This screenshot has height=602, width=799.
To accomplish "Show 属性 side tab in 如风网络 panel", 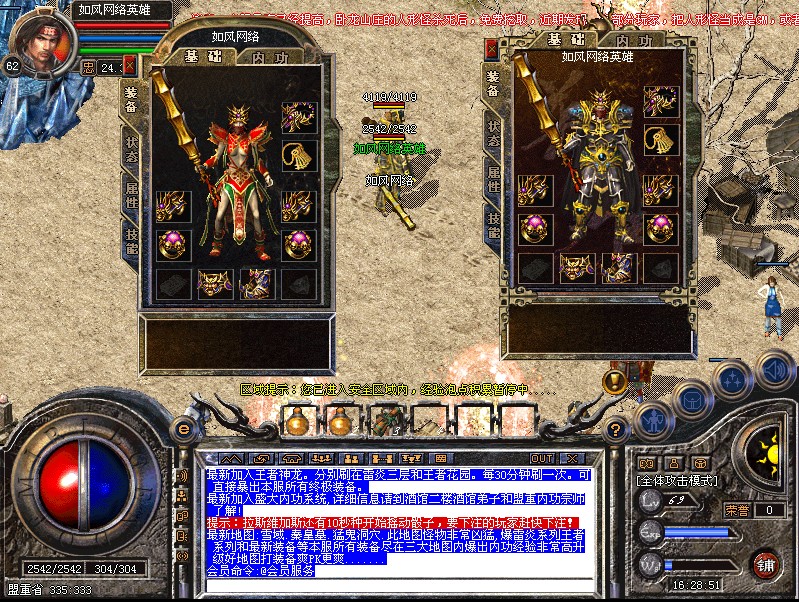I will 131,194.
